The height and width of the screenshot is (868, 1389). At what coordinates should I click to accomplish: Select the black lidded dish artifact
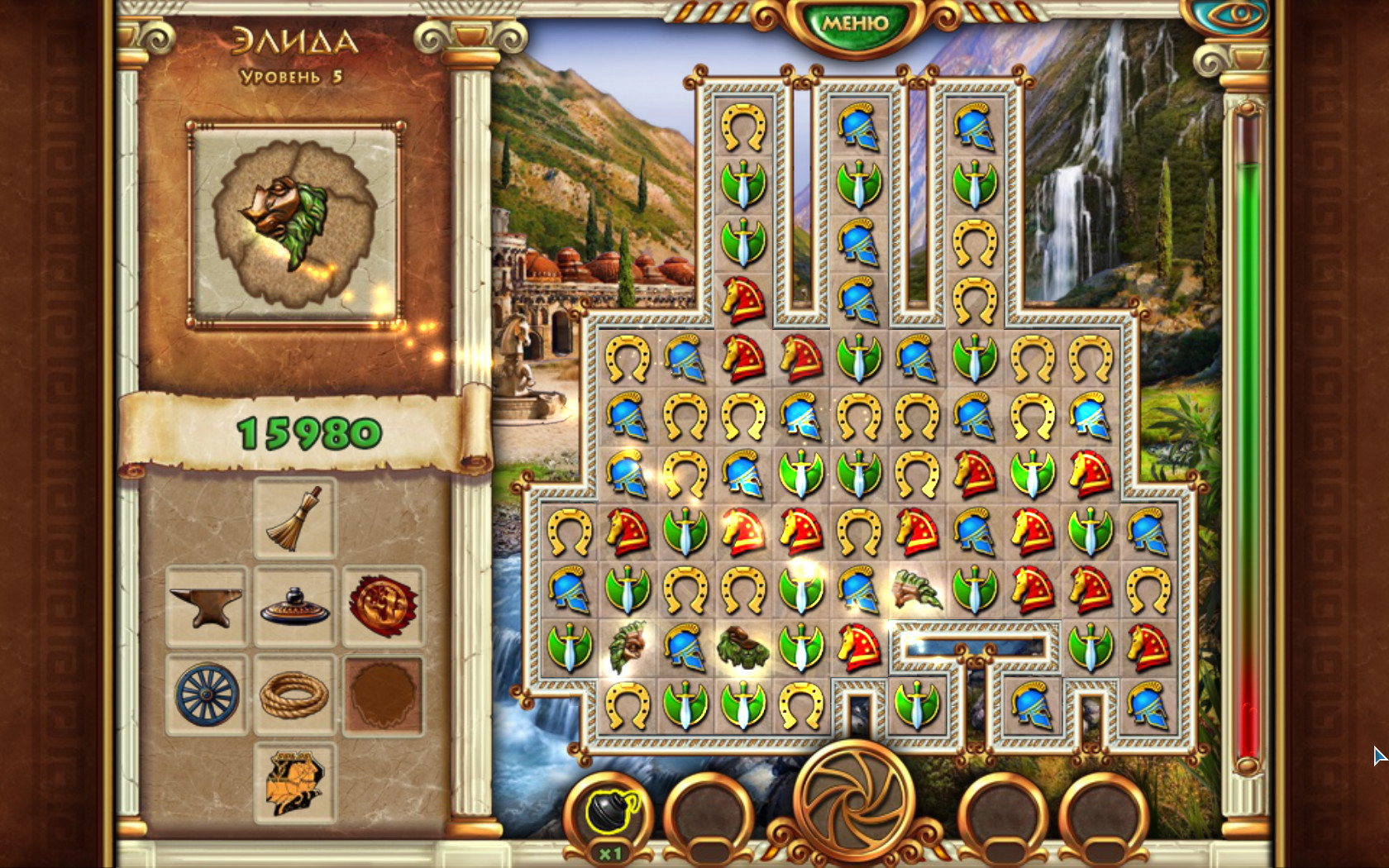coord(294,606)
